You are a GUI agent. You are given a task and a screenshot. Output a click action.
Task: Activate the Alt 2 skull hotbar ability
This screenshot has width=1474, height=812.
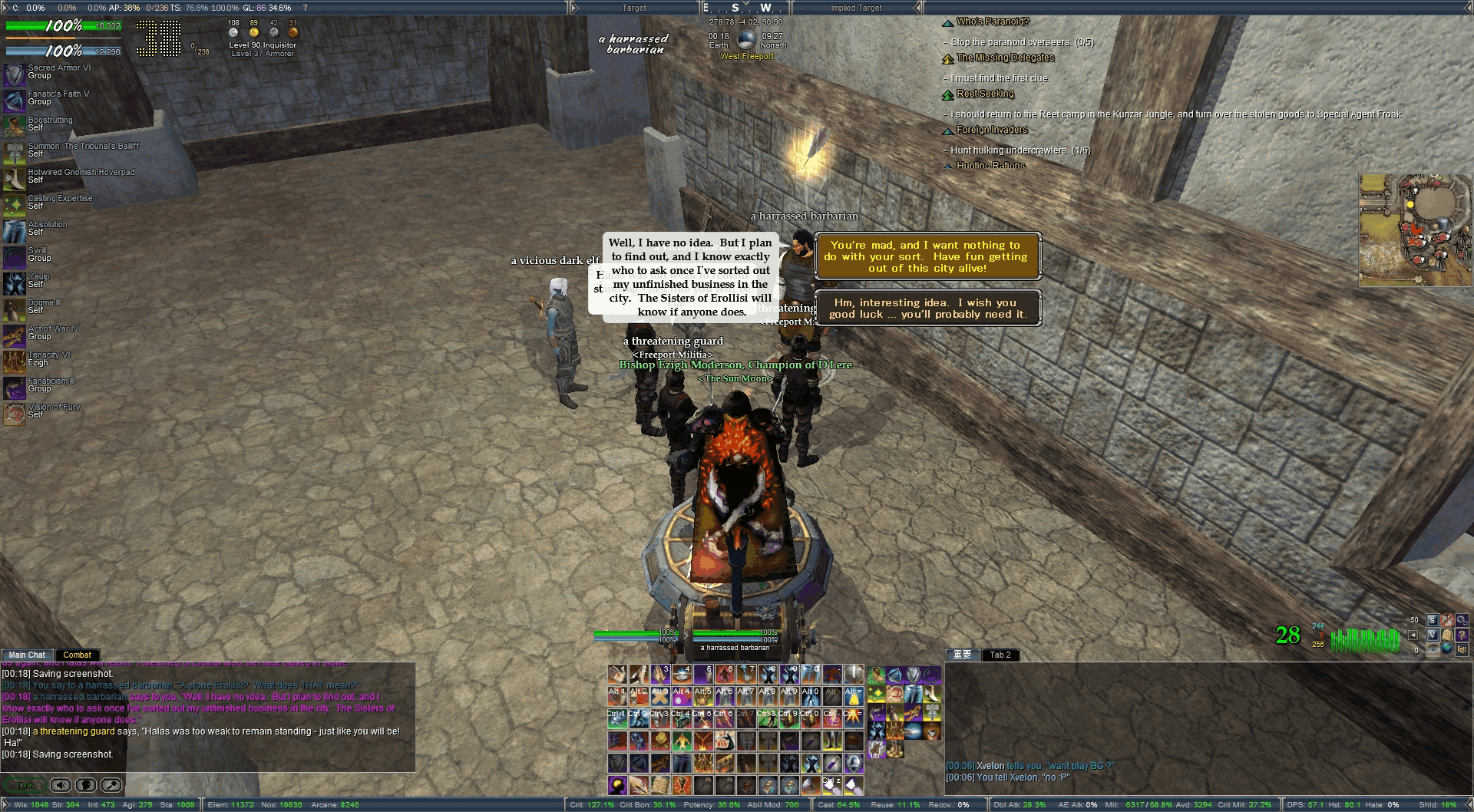point(639,696)
